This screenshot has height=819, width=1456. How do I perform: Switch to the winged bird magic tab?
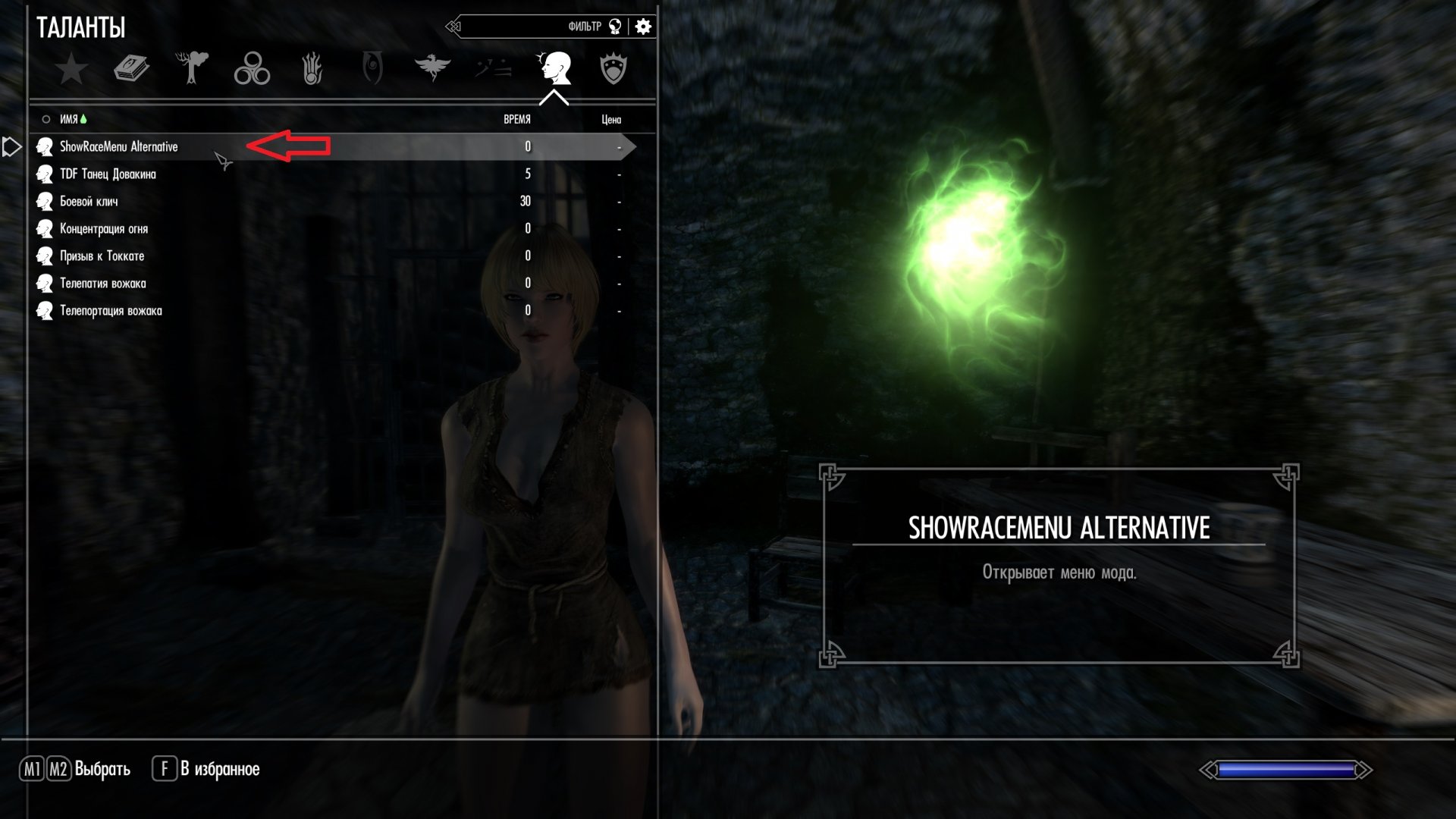(432, 68)
